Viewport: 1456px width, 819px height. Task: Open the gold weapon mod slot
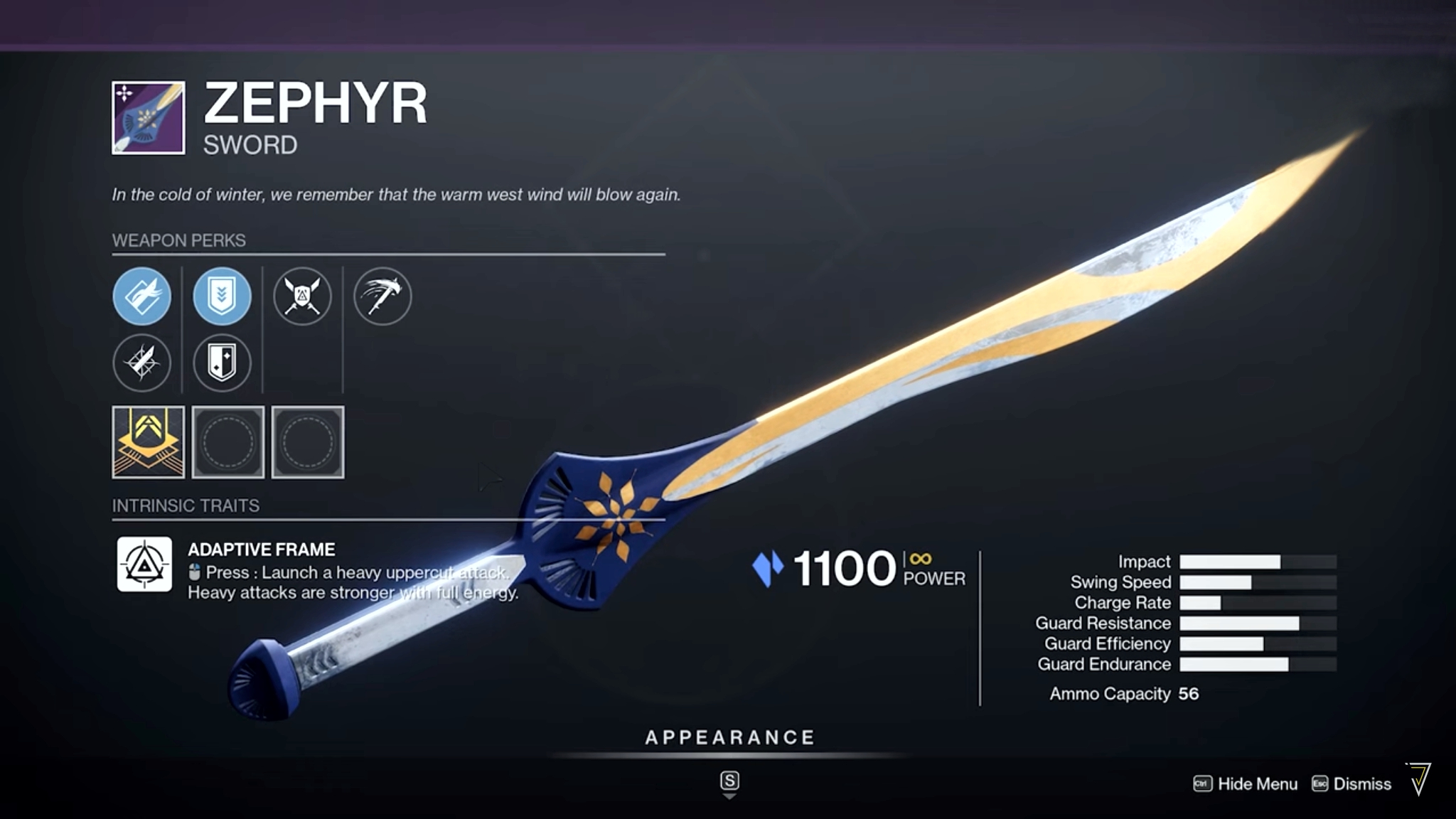click(148, 442)
